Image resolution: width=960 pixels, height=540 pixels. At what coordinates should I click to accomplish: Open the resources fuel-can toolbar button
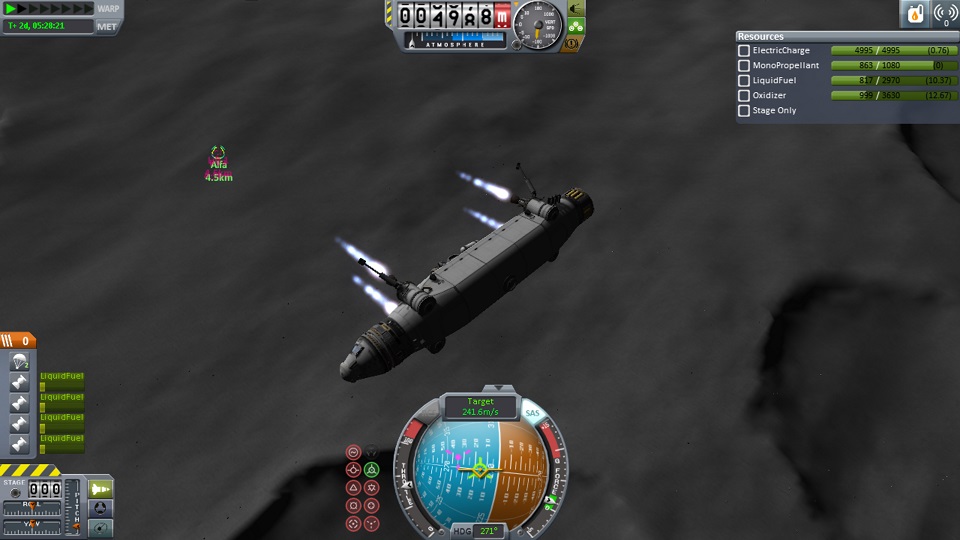915,14
